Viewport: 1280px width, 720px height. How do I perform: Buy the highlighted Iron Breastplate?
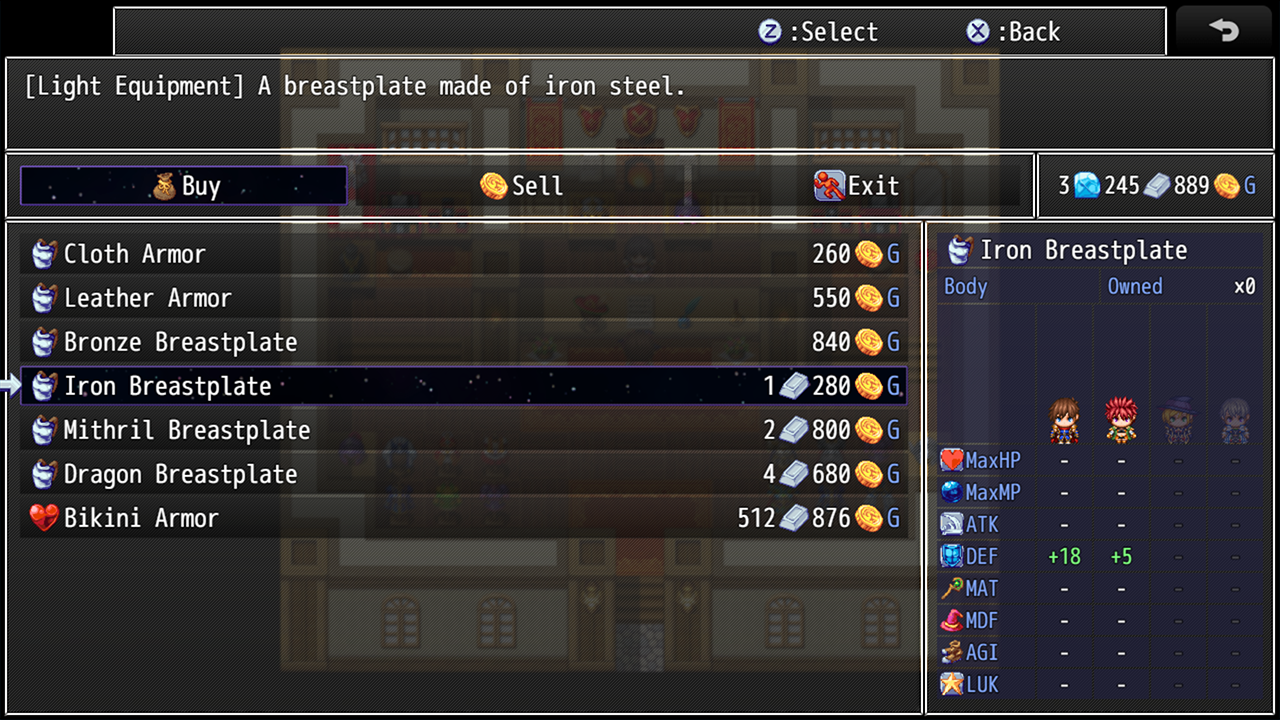463,386
